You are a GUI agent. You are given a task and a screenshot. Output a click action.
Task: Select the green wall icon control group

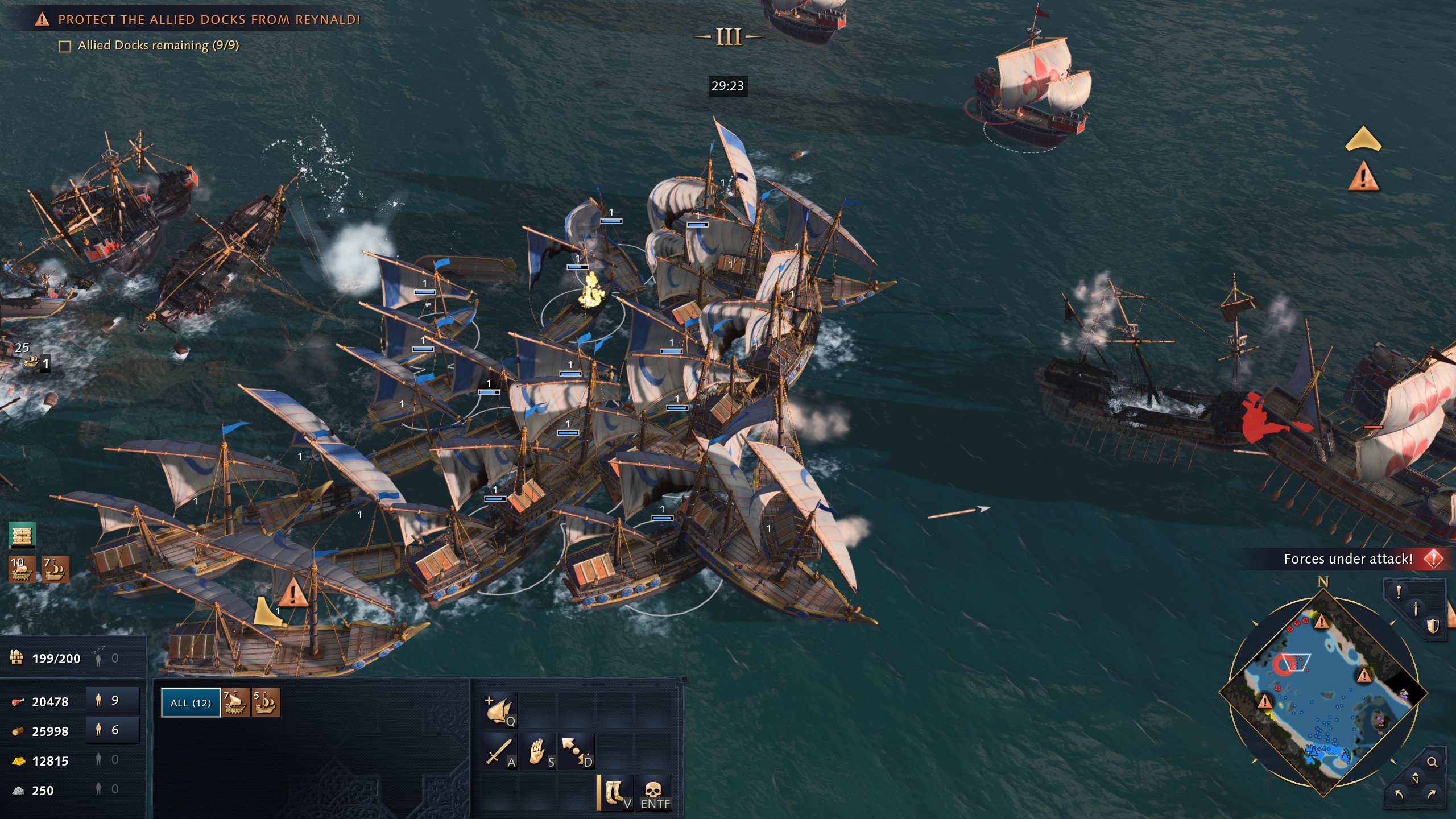[22, 535]
